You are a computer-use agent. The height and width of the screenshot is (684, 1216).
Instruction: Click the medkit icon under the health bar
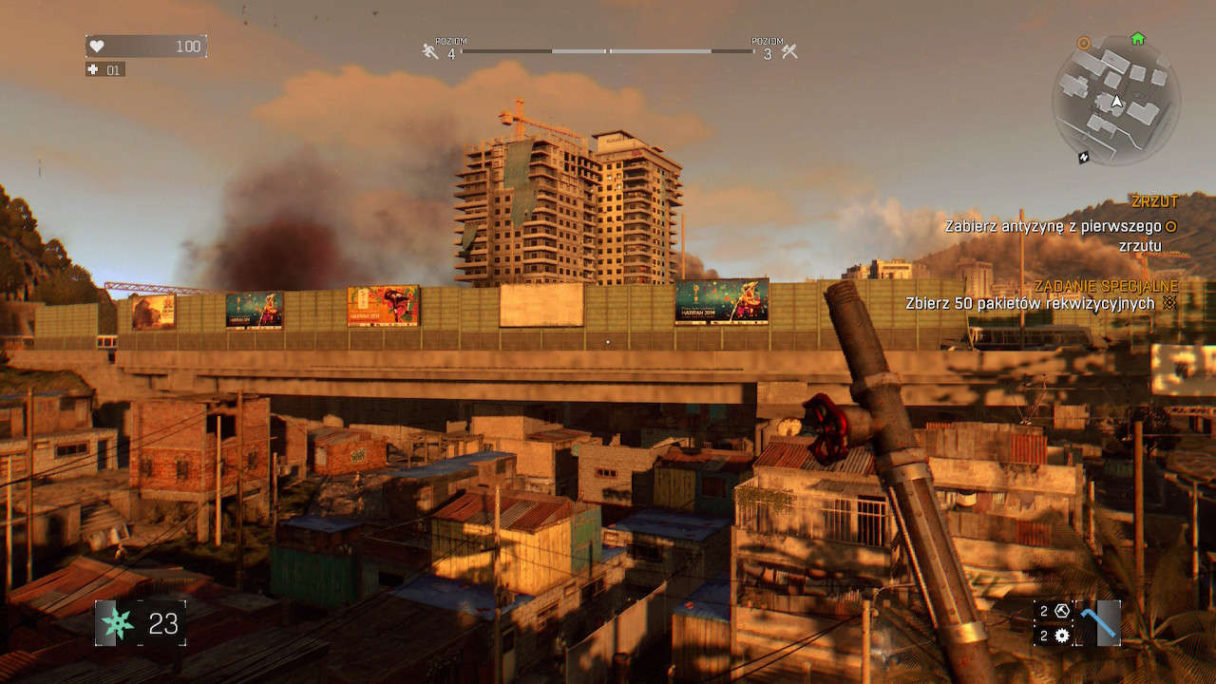(x=95, y=70)
